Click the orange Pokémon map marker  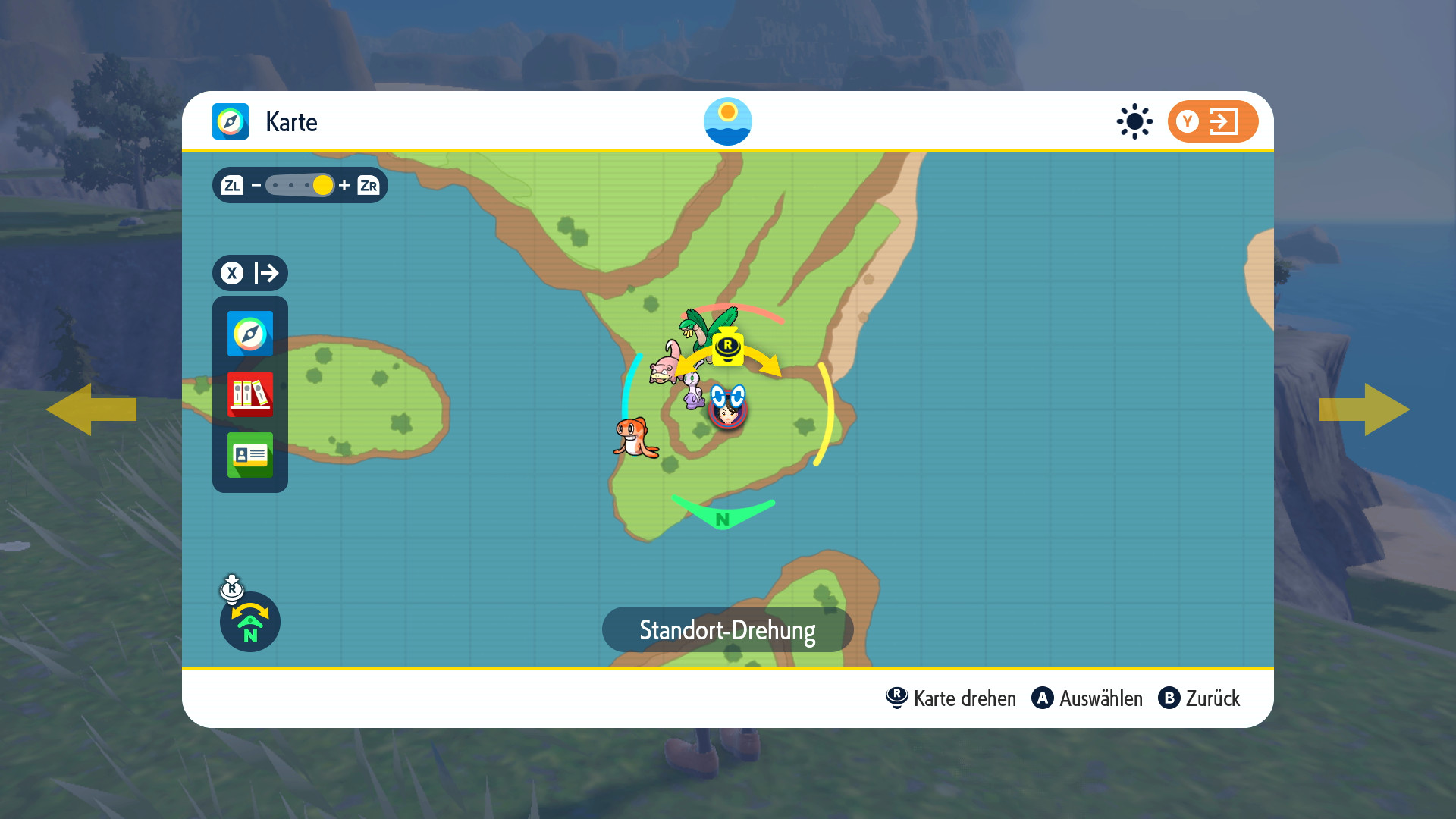(635, 438)
